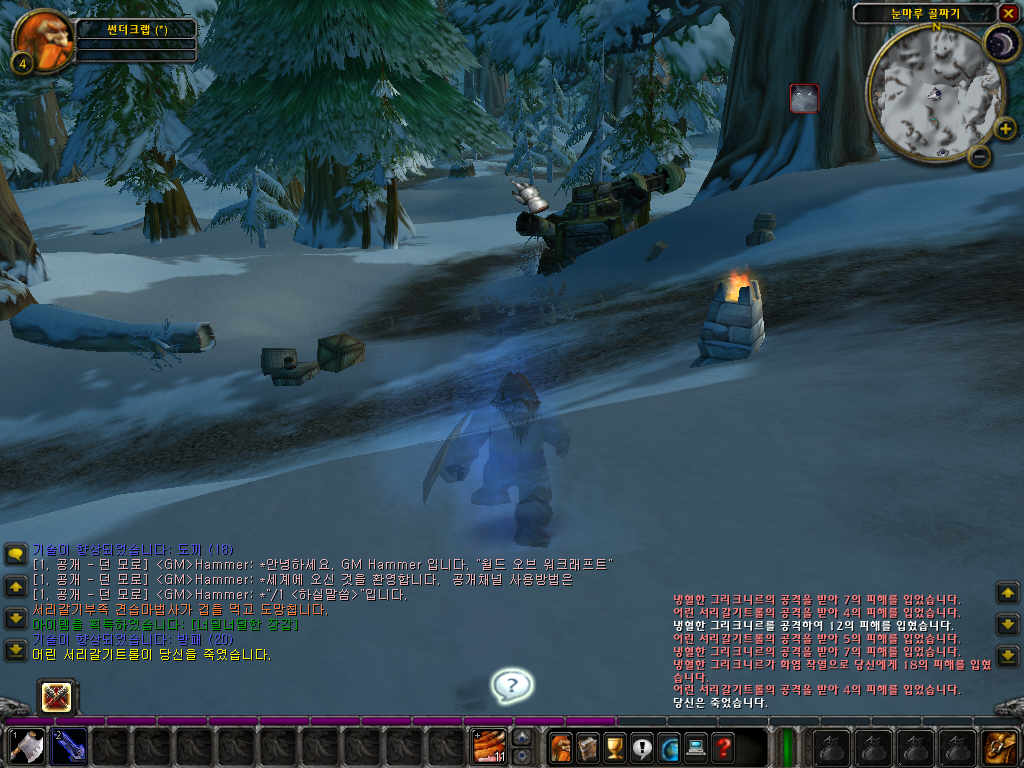Open the quest log exclamation button
Screen dimensions: 1024x768
click(x=641, y=747)
